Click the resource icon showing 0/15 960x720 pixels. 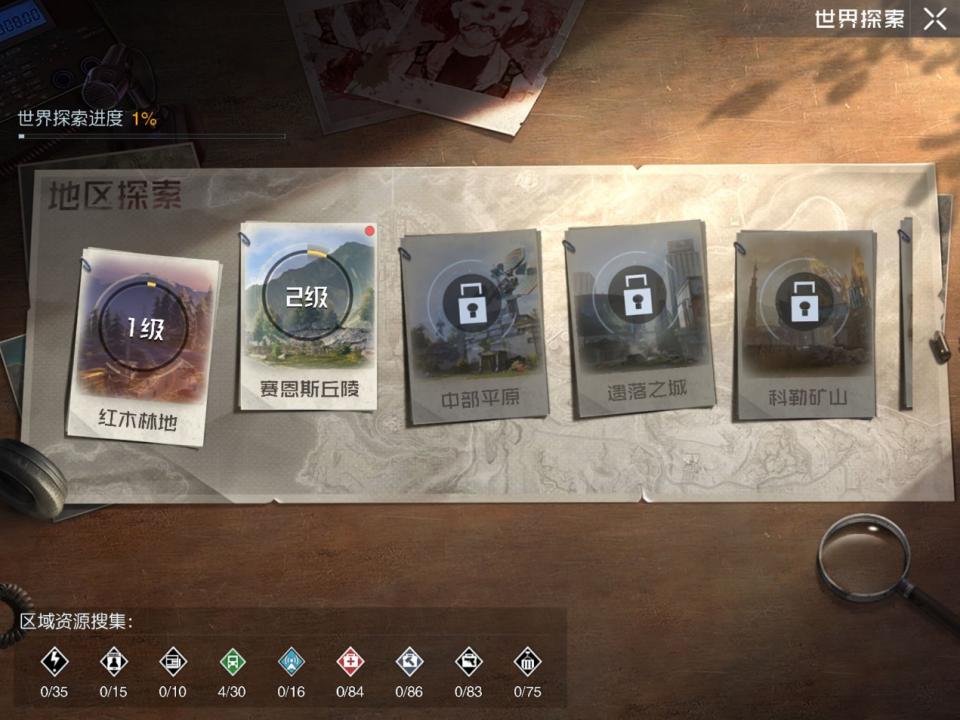pos(113,661)
